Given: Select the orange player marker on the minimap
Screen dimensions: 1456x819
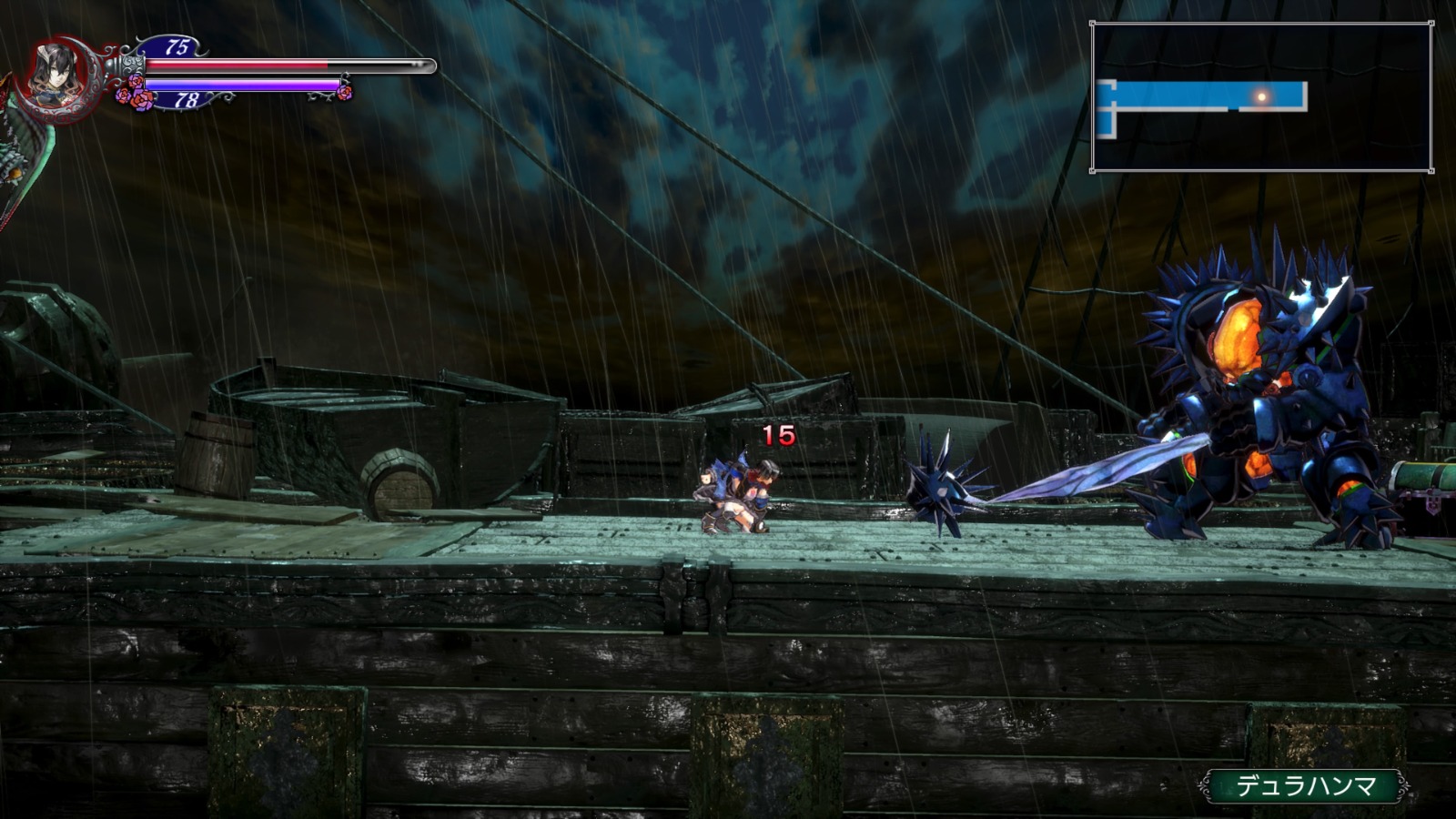Looking at the screenshot, I should tap(1261, 96).
